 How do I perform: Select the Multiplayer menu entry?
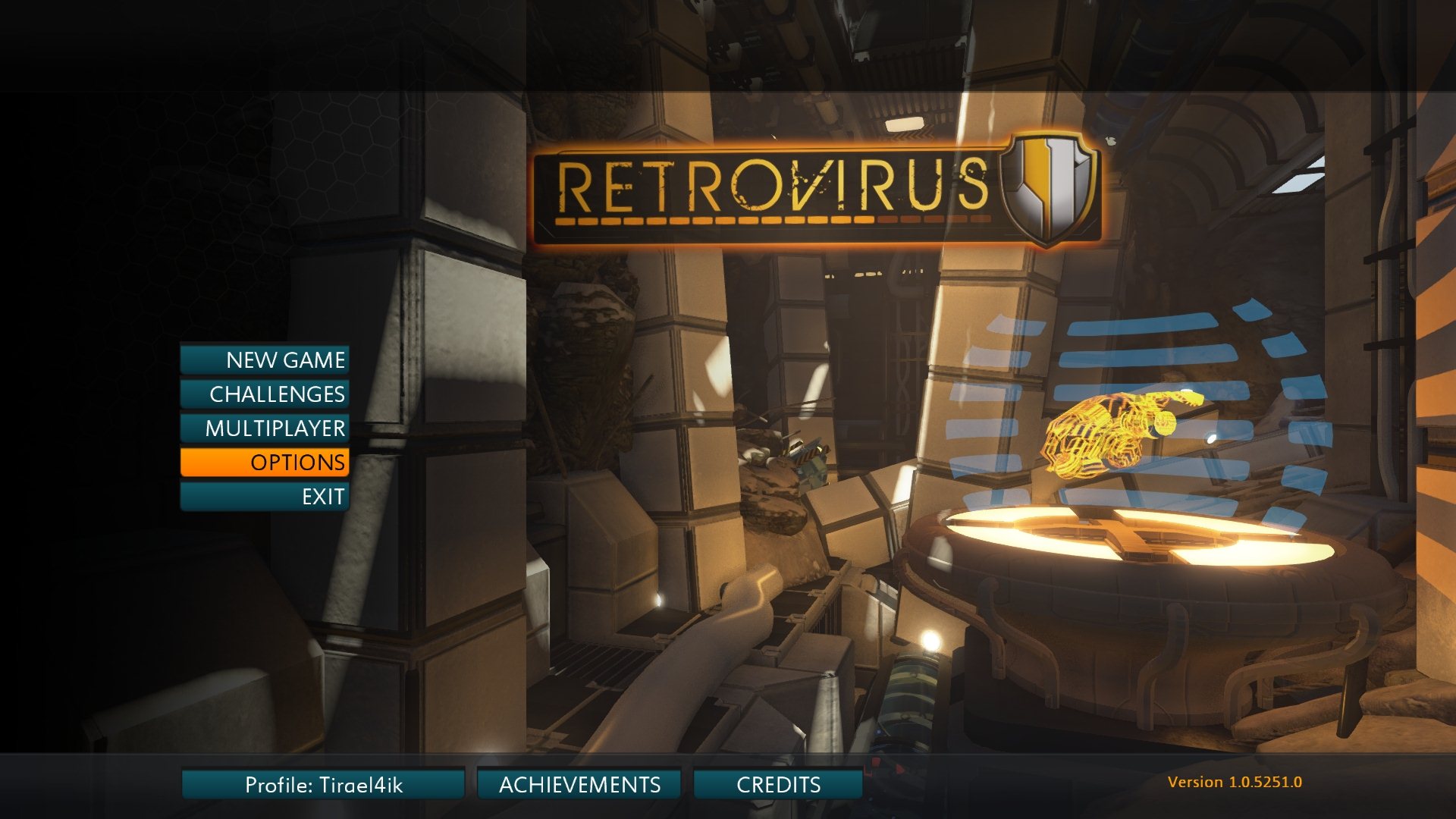(265, 428)
